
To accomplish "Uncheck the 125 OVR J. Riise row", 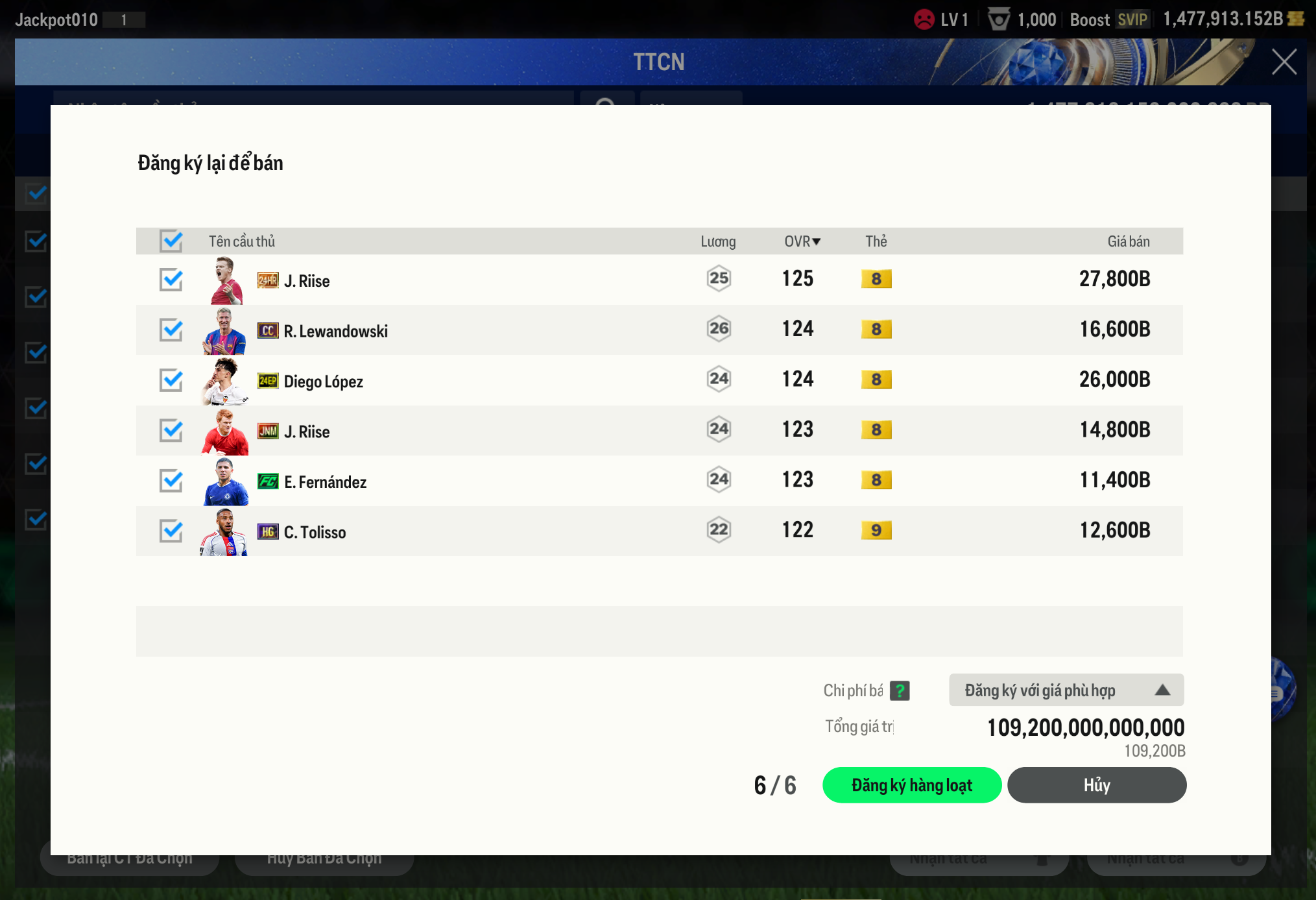I will (171, 280).
